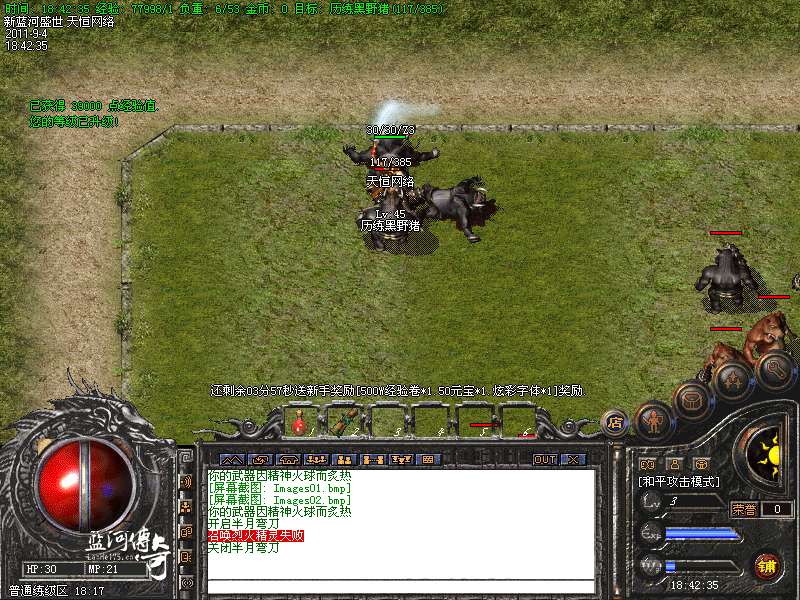Click the 荣誉 honor label
800x600 pixels.
[x=744, y=509]
